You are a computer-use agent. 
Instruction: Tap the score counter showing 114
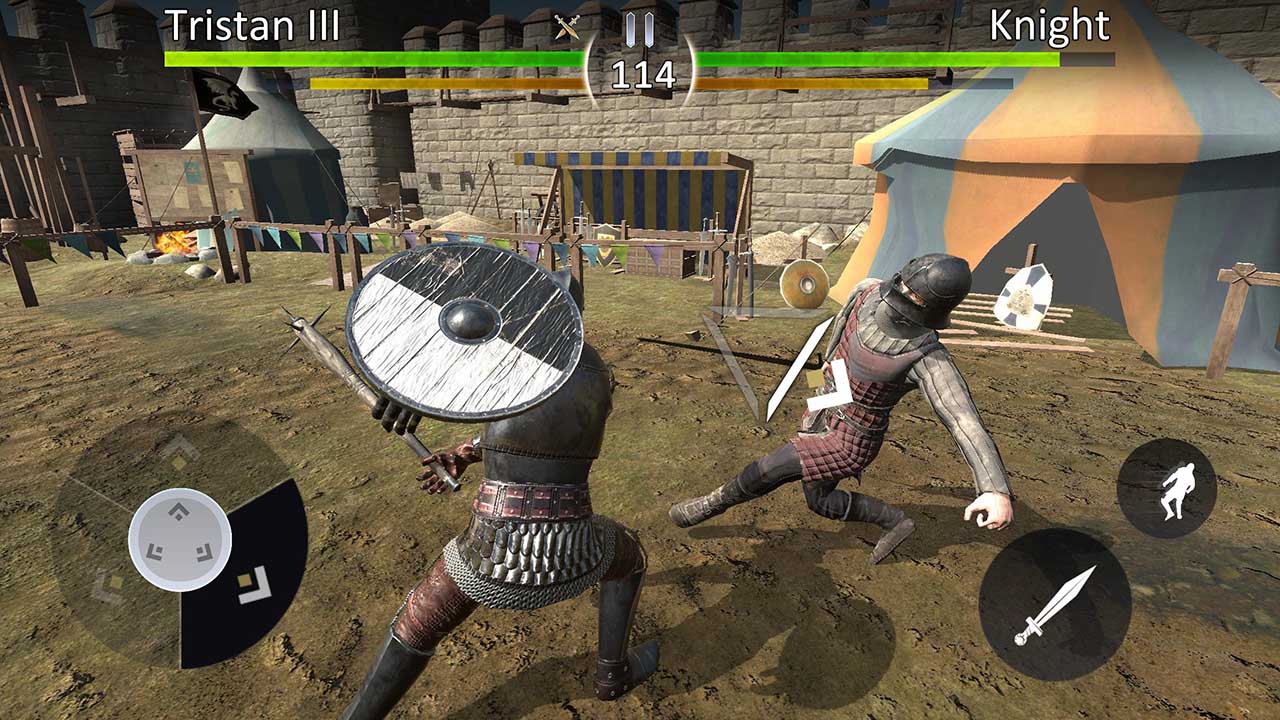645,72
